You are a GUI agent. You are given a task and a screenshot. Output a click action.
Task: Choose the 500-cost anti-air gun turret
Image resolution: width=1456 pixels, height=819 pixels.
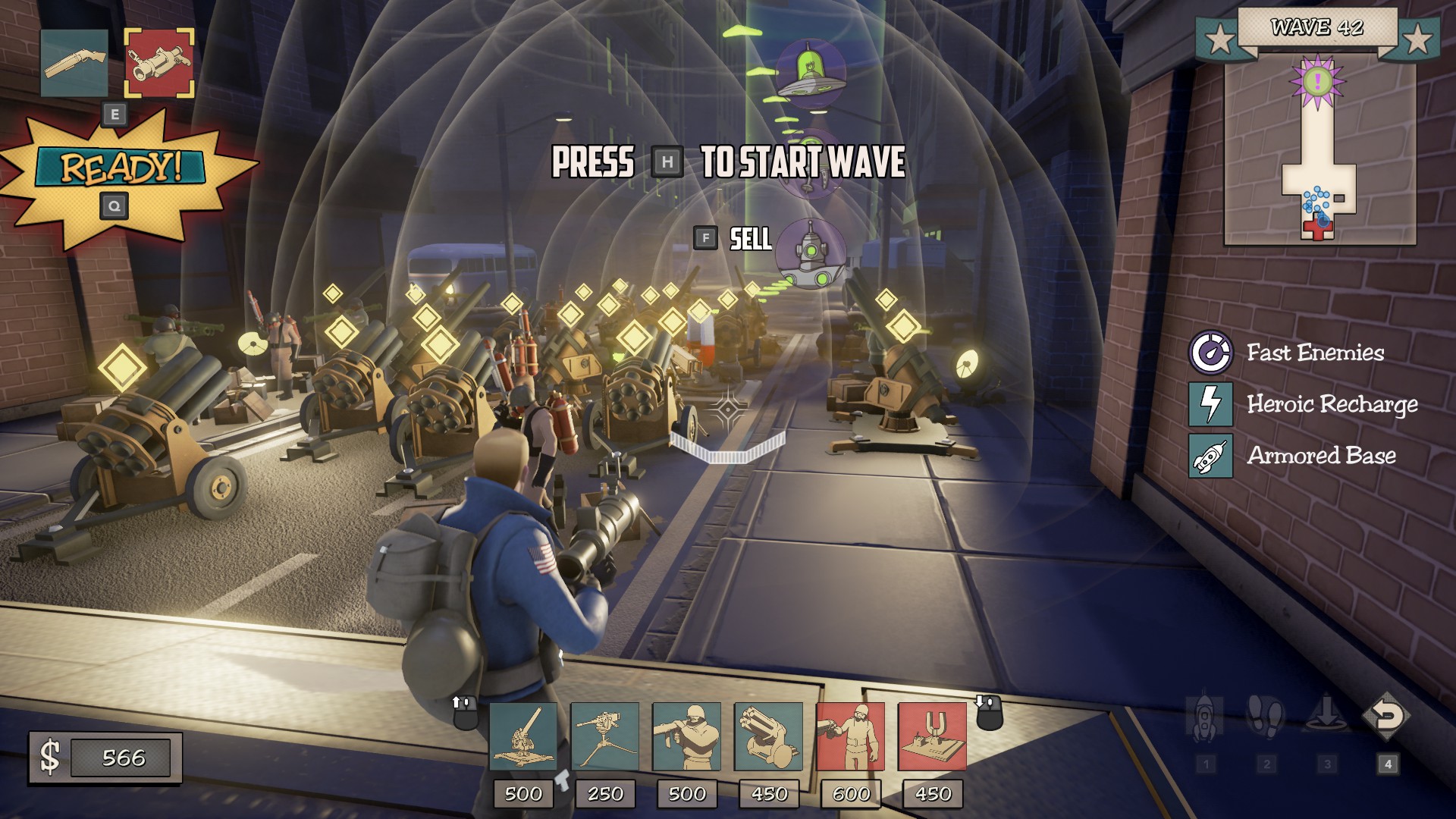(x=523, y=736)
